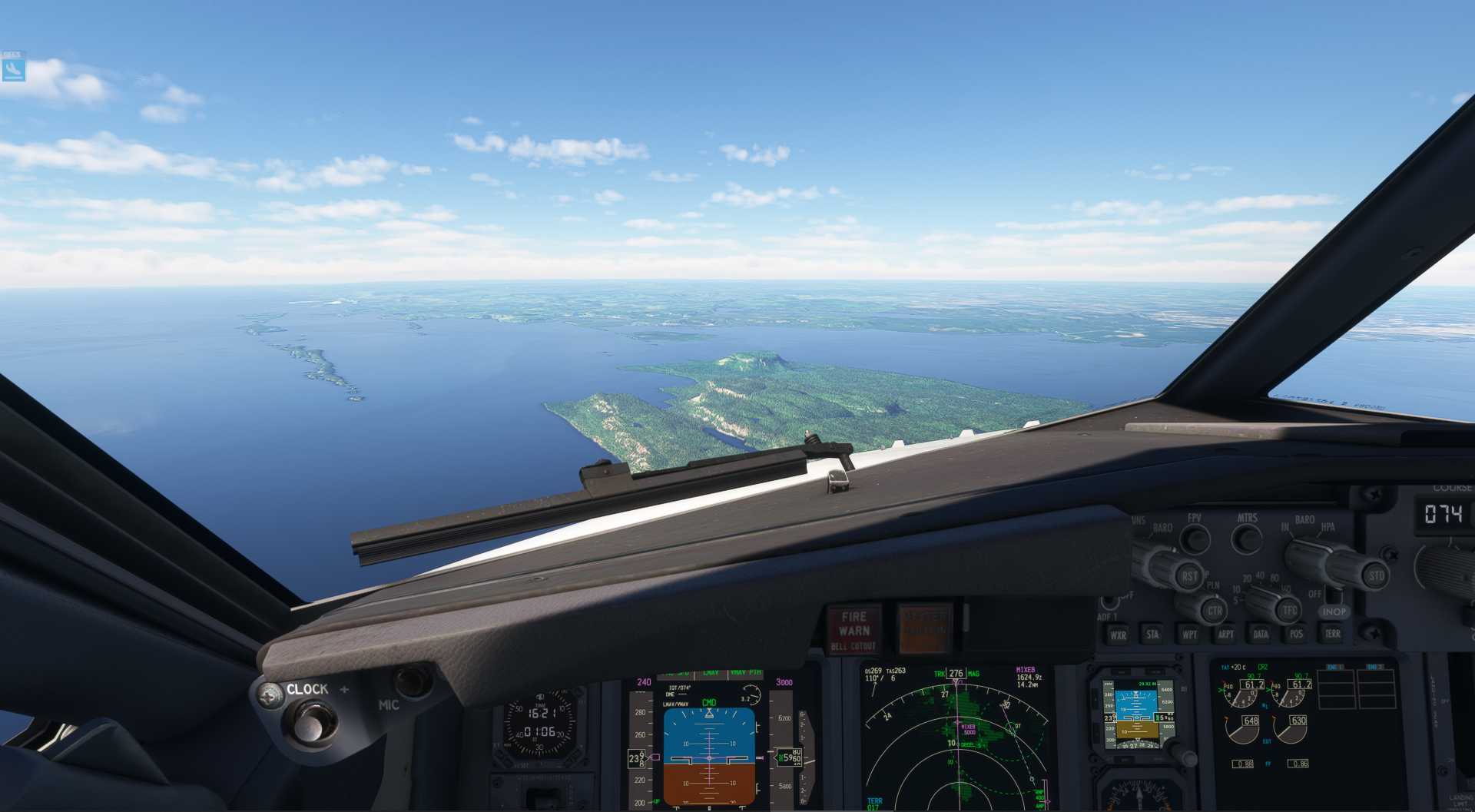The image size is (1475, 812).
Task: Enable the TERR terrain display button
Action: tap(1332, 634)
